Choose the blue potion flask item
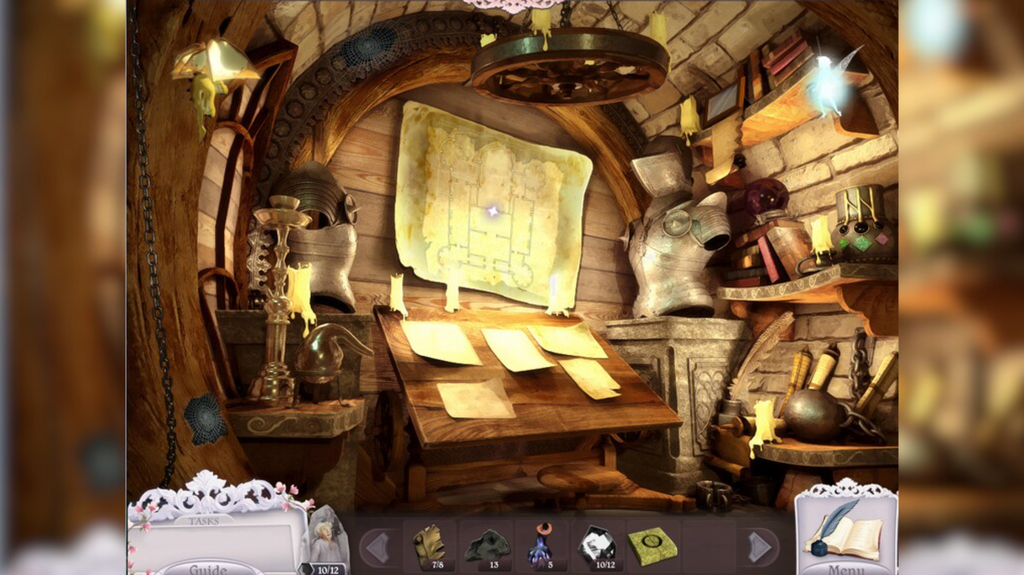 click(x=540, y=547)
